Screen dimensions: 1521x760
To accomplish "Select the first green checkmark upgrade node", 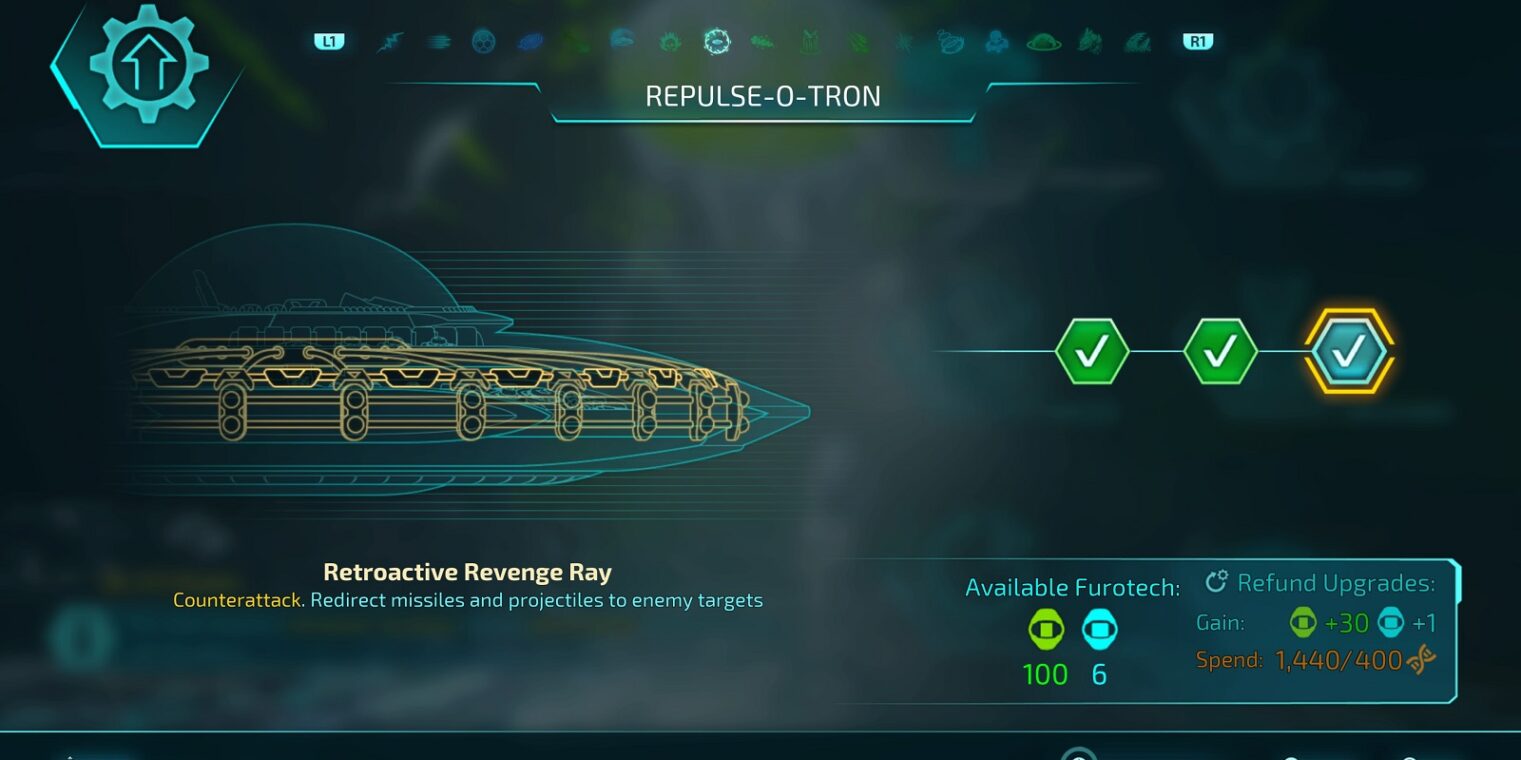I will (1092, 351).
